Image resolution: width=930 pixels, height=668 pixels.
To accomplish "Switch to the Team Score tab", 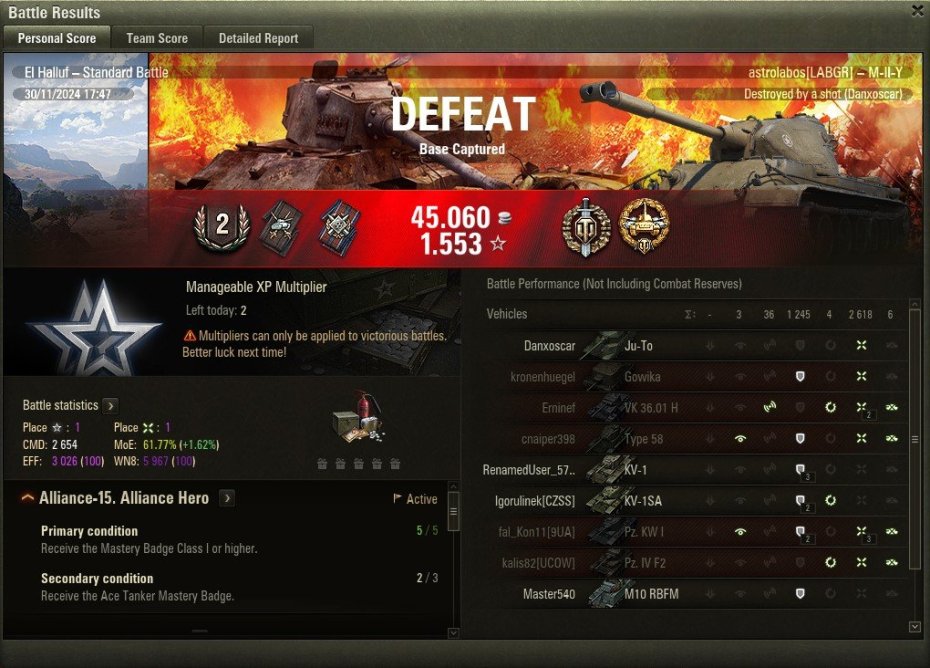I will tap(157, 38).
